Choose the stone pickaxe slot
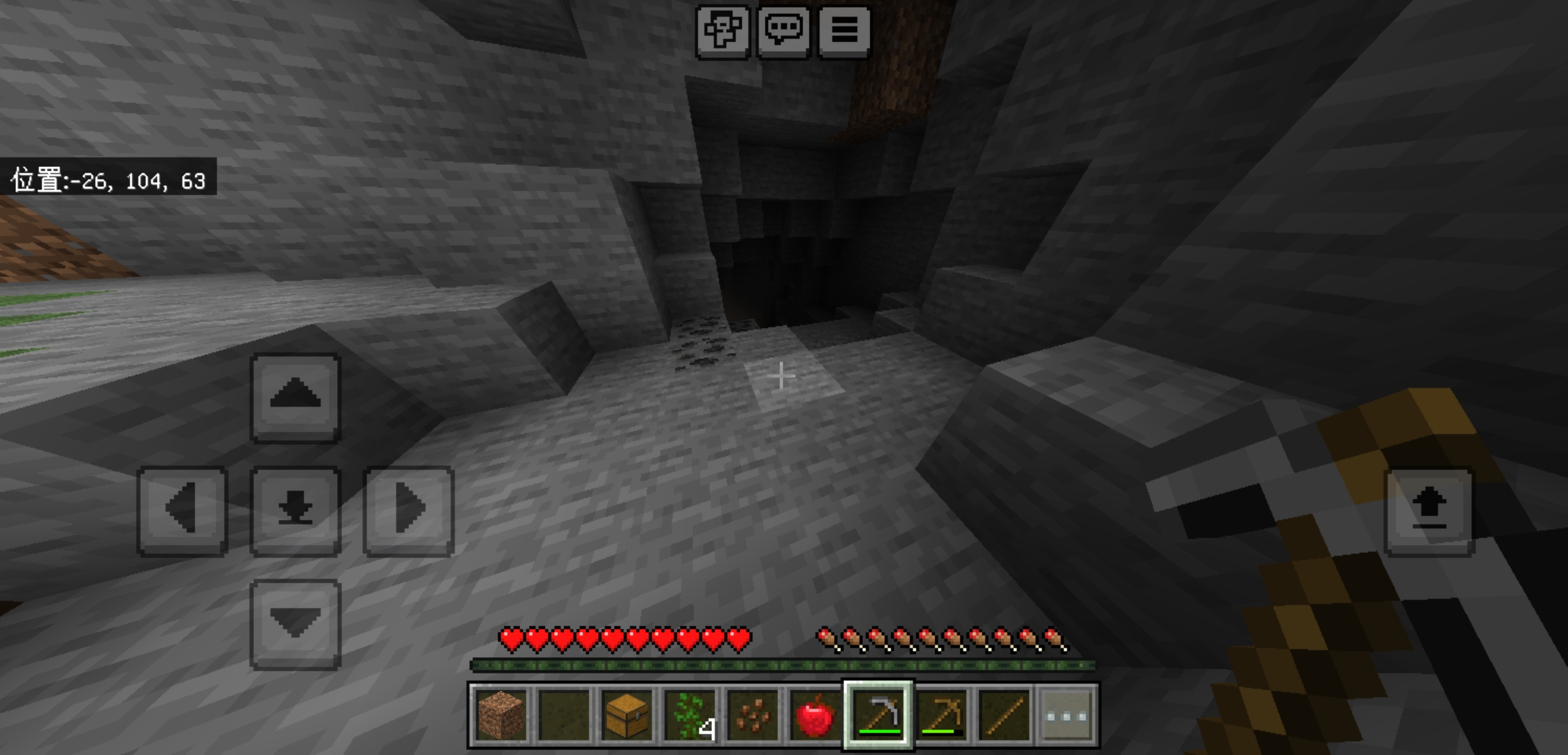 coord(878,715)
